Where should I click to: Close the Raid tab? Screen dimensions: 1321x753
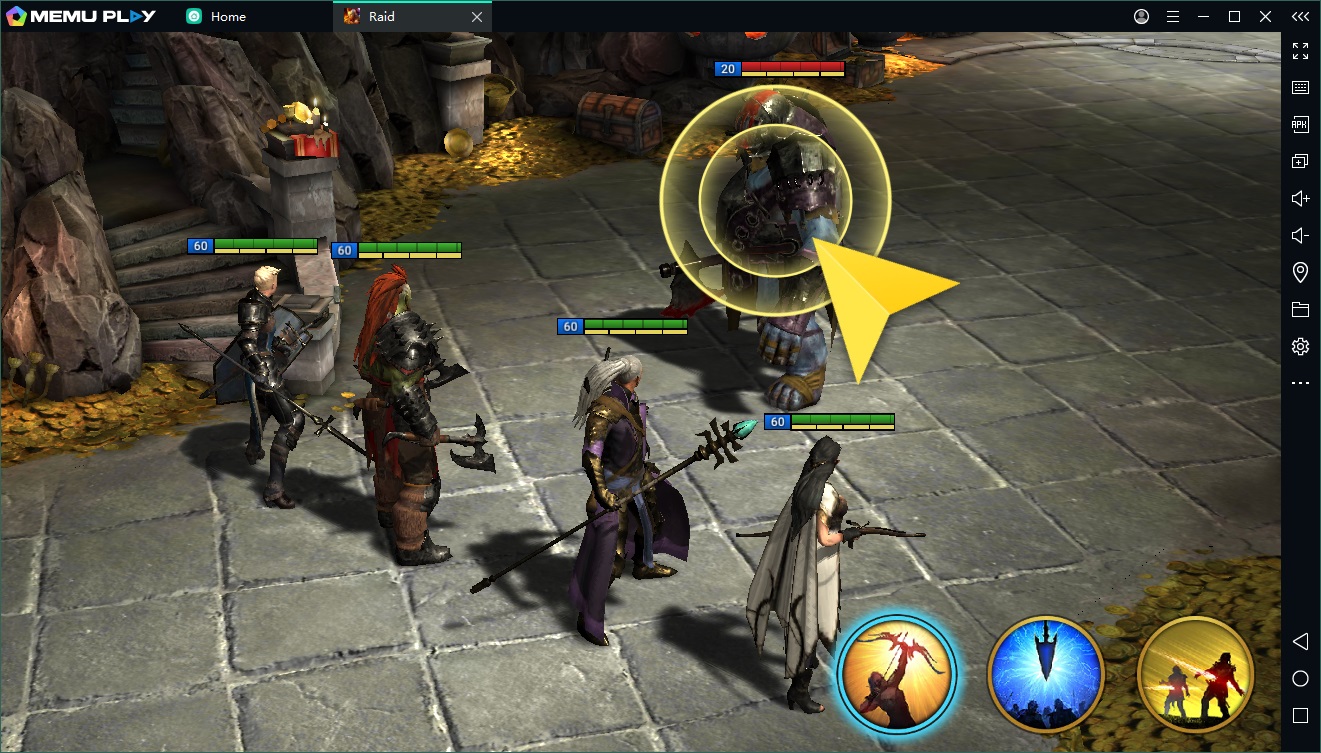(x=477, y=17)
